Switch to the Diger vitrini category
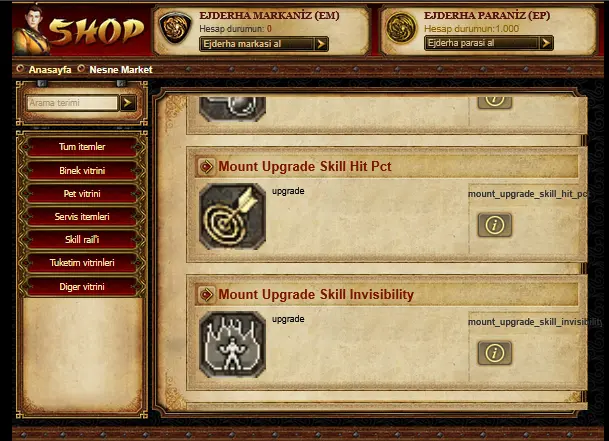 (x=82, y=287)
